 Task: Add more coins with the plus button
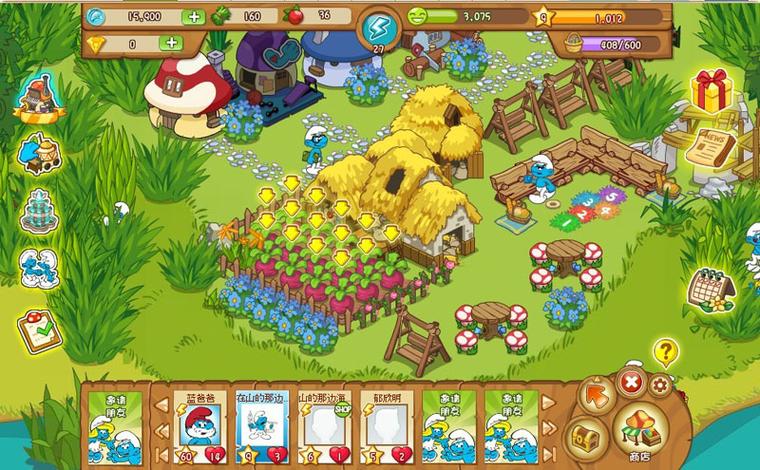[x=193, y=17]
